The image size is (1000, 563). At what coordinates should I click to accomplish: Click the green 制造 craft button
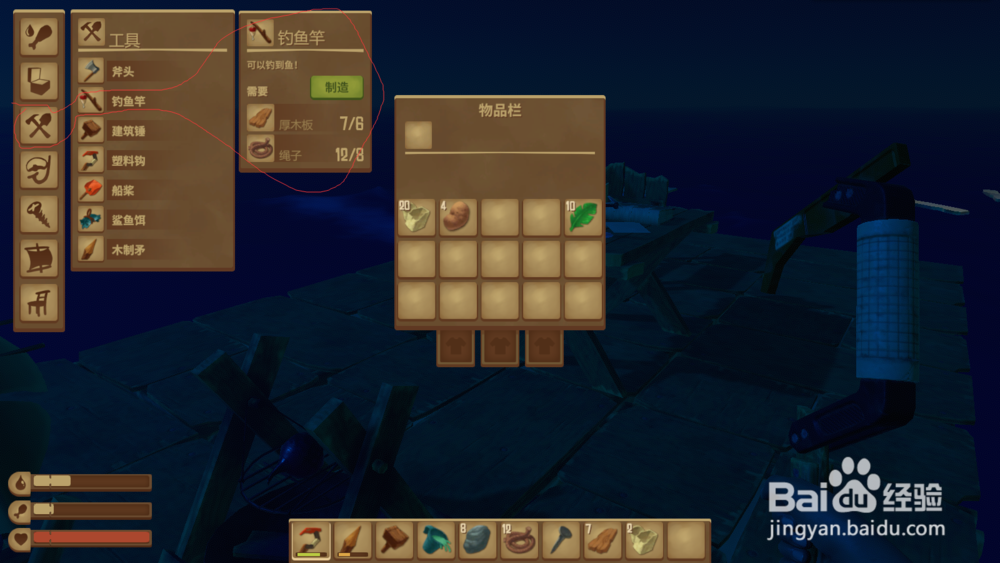(x=336, y=88)
